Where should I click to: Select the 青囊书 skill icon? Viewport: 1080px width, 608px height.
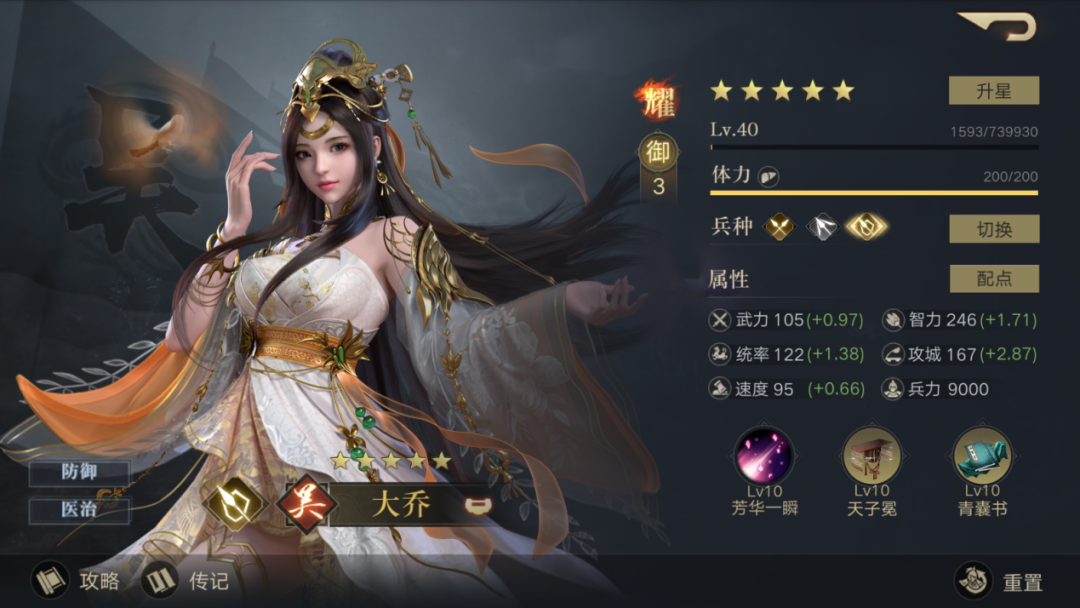pyautogui.click(x=981, y=456)
